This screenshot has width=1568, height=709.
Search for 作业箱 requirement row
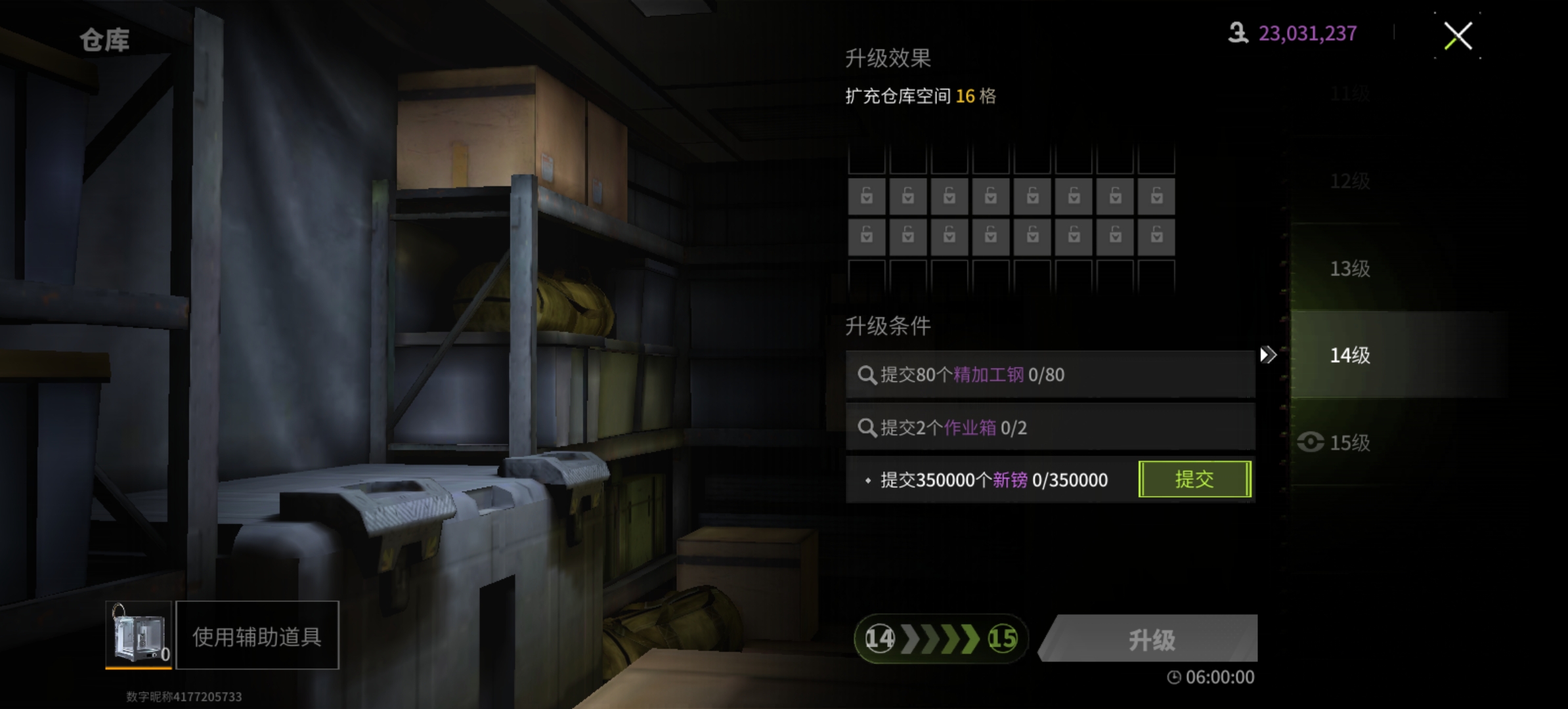tap(1049, 428)
